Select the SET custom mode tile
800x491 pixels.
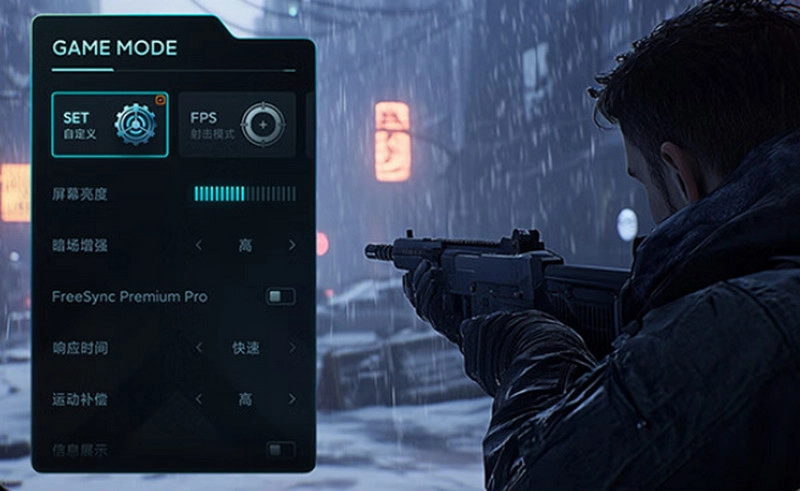point(110,124)
